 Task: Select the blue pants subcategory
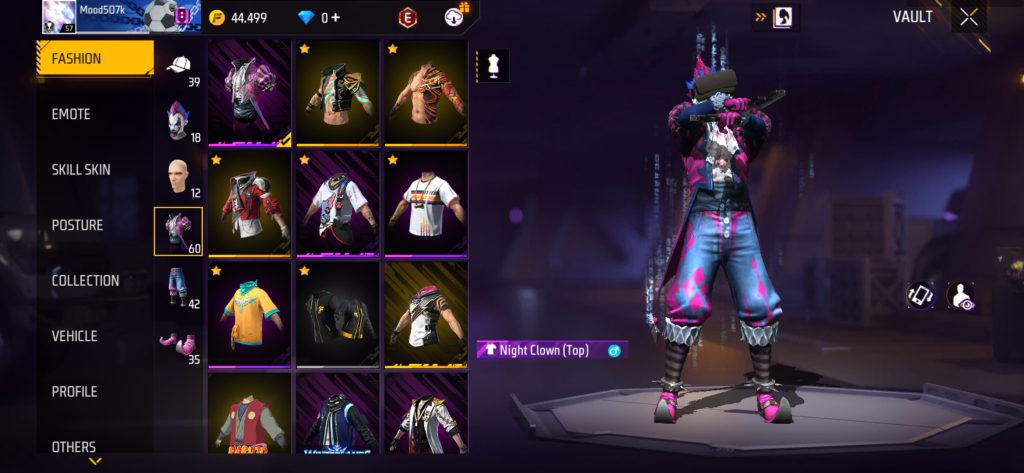tap(178, 287)
